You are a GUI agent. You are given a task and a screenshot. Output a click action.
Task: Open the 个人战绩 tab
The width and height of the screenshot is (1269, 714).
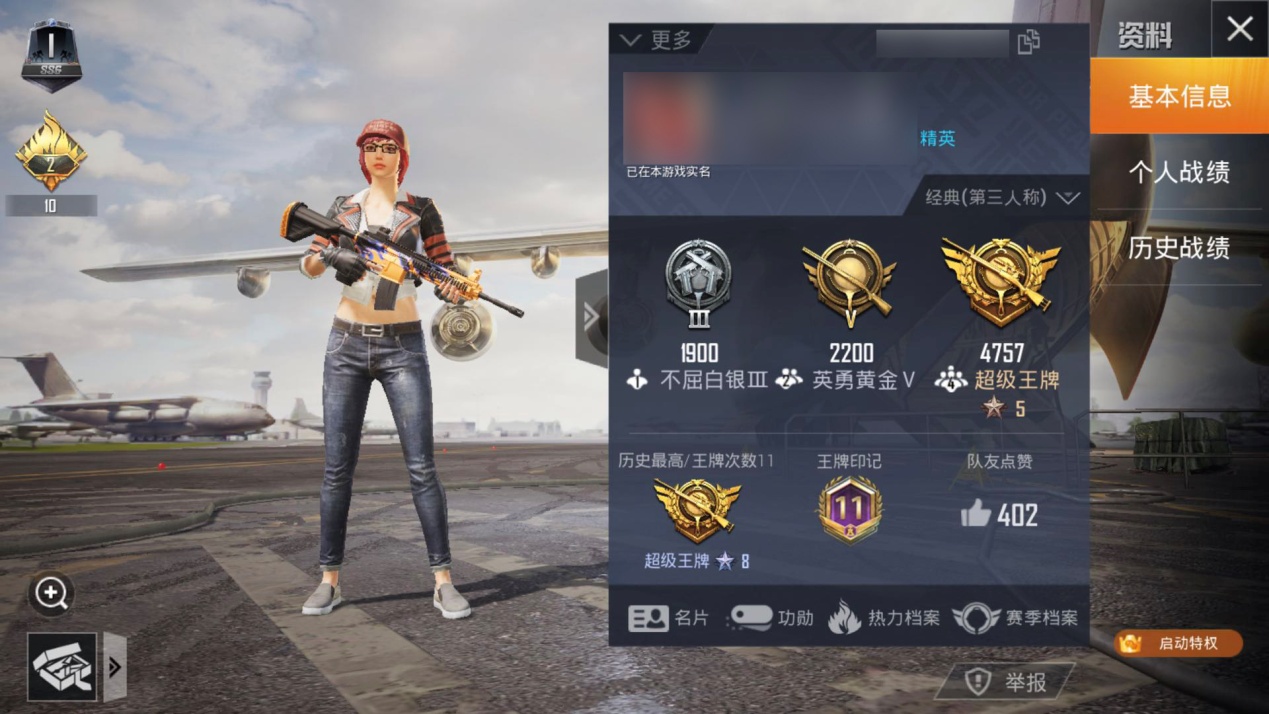(x=1179, y=172)
